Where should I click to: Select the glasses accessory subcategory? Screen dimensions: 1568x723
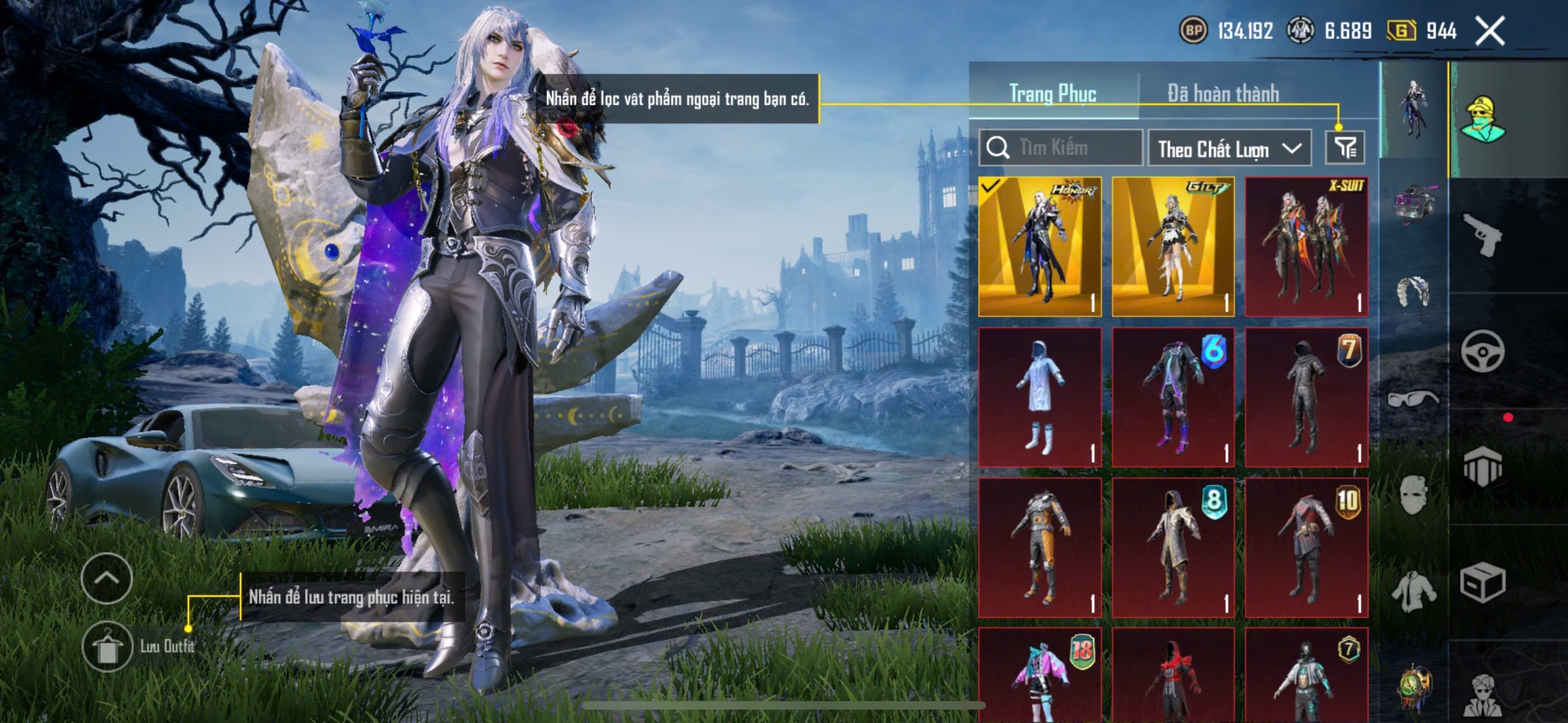click(1412, 399)
